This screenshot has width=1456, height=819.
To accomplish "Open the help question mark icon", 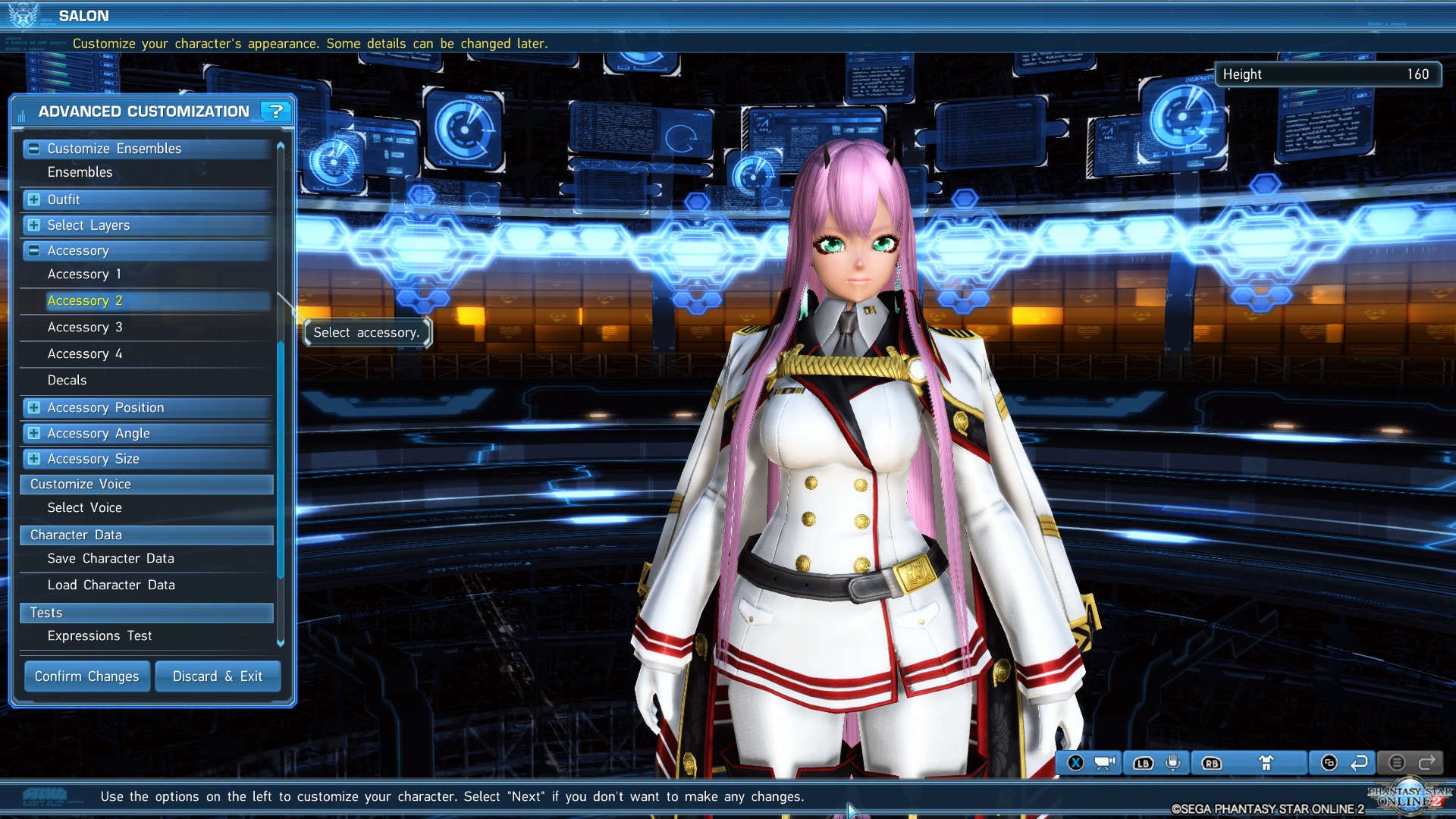I will (277, 111).
